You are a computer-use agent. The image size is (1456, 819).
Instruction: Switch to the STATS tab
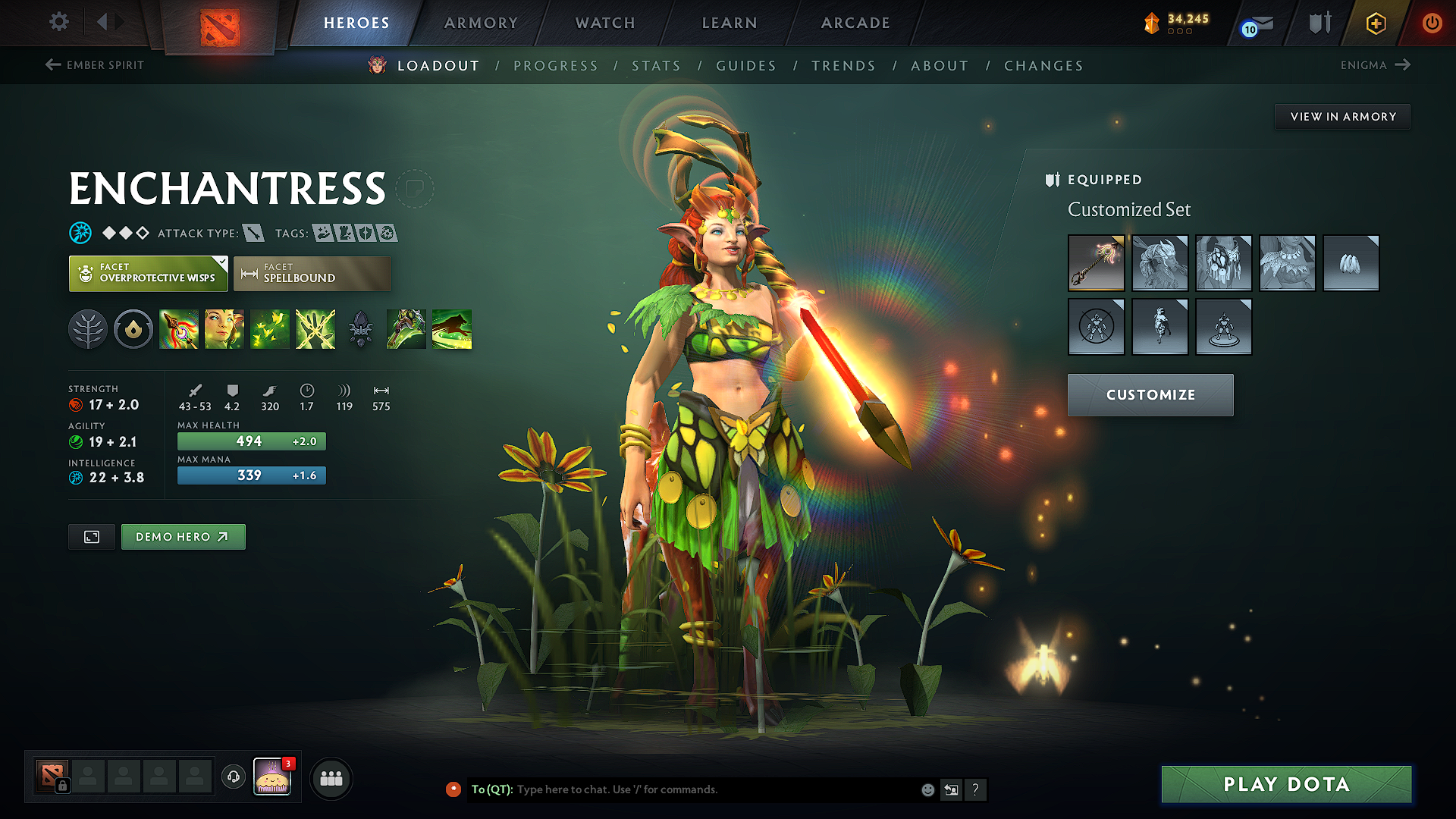pyautogui.click(x=657, y=65)
